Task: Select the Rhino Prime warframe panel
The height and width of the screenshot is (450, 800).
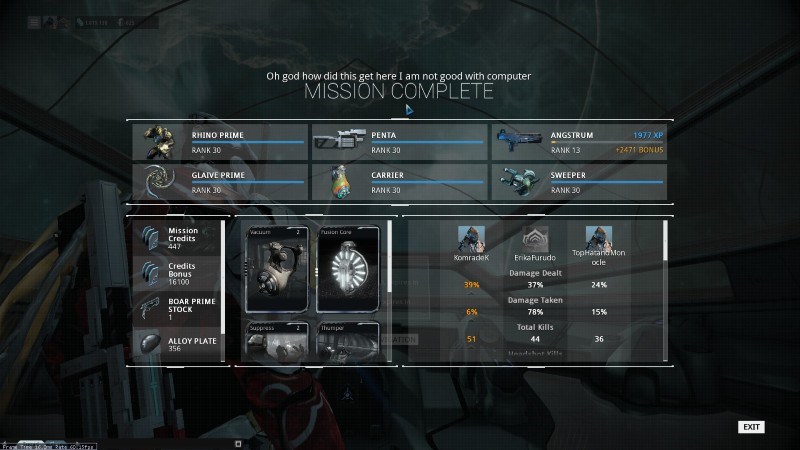Action: (x=219, y=143)
